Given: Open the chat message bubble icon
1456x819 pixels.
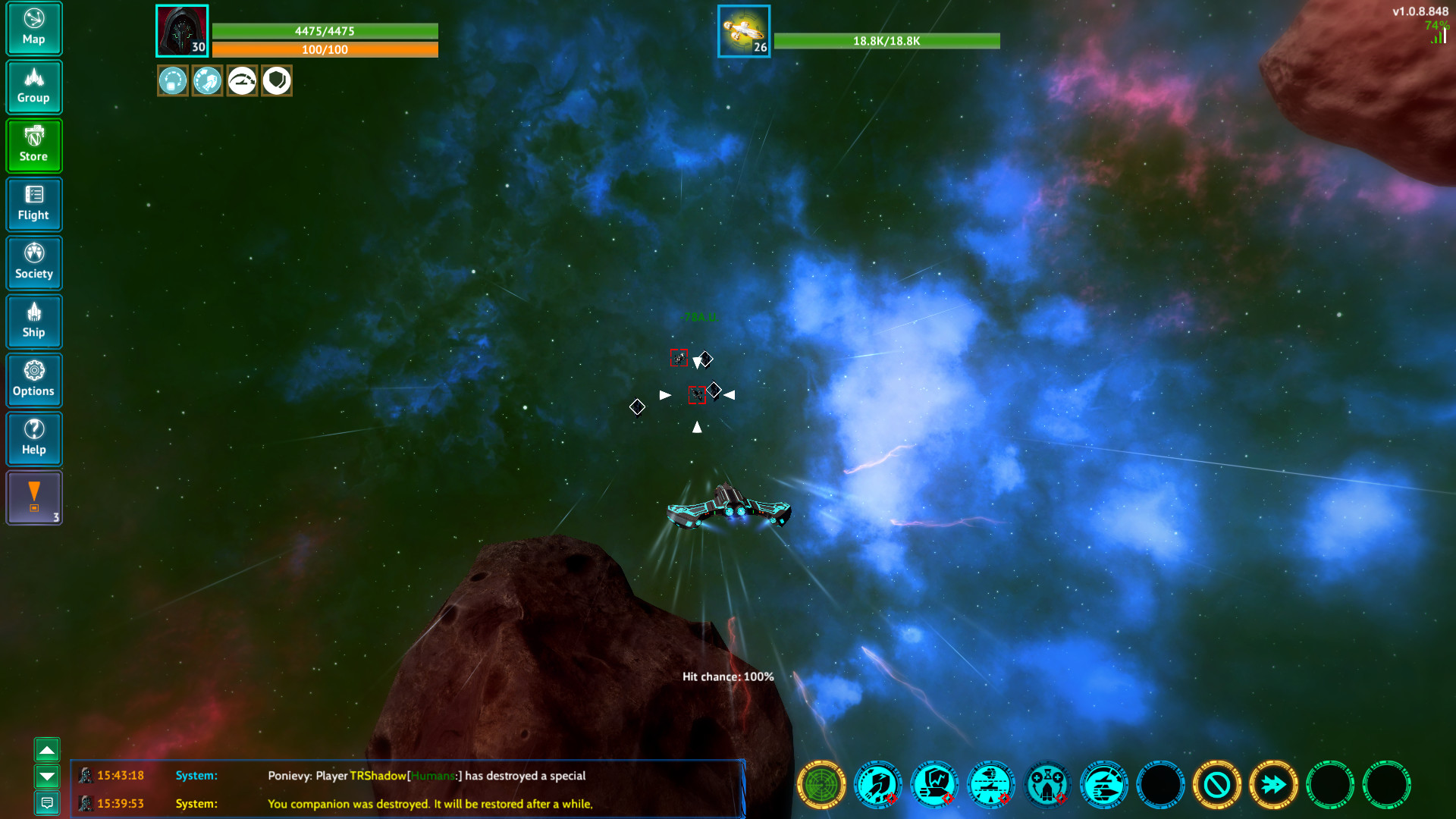Looking at the screenshot, I should pos(47,802).
